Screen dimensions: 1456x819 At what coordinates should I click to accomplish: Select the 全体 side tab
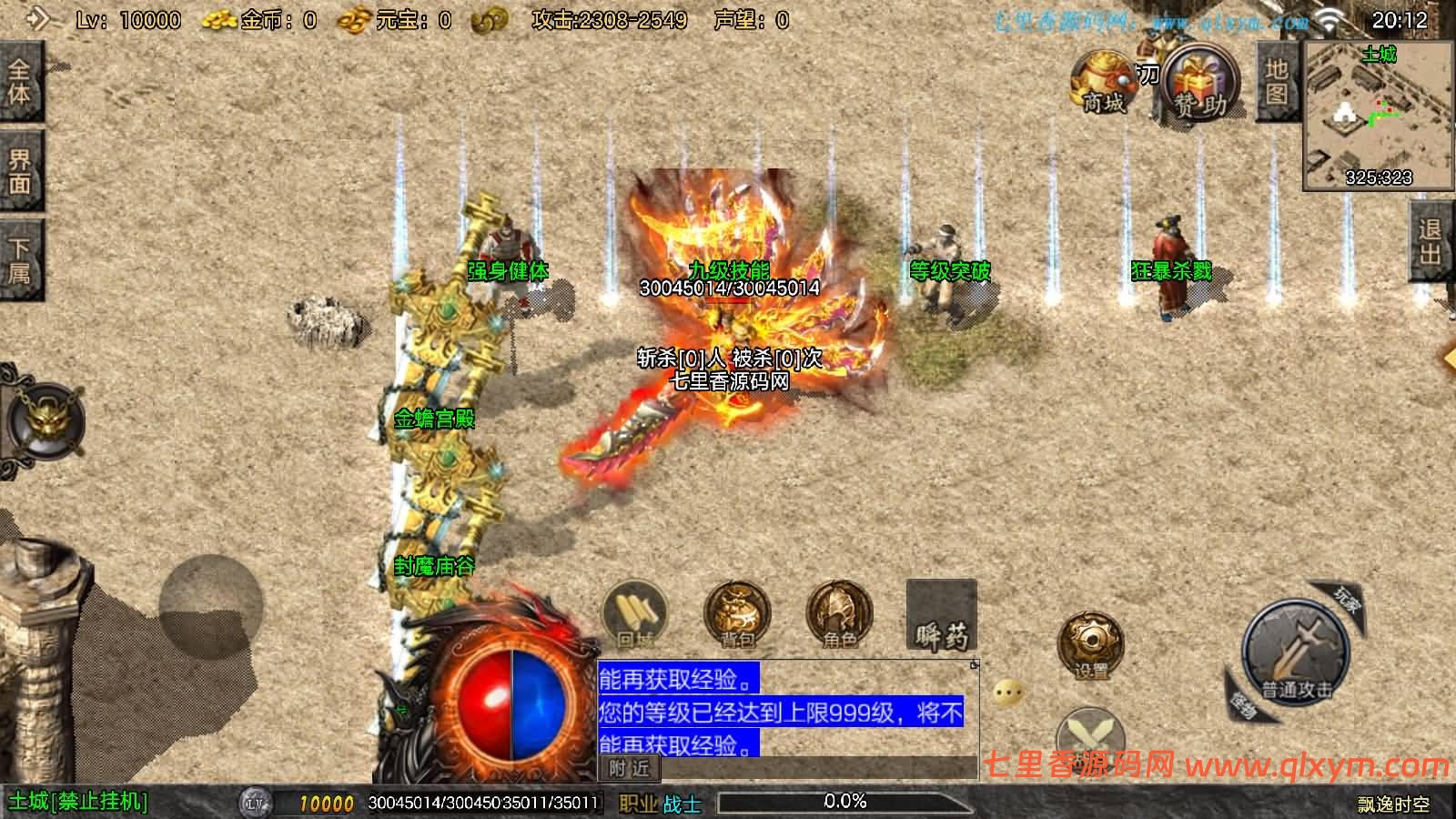[20, 82]
